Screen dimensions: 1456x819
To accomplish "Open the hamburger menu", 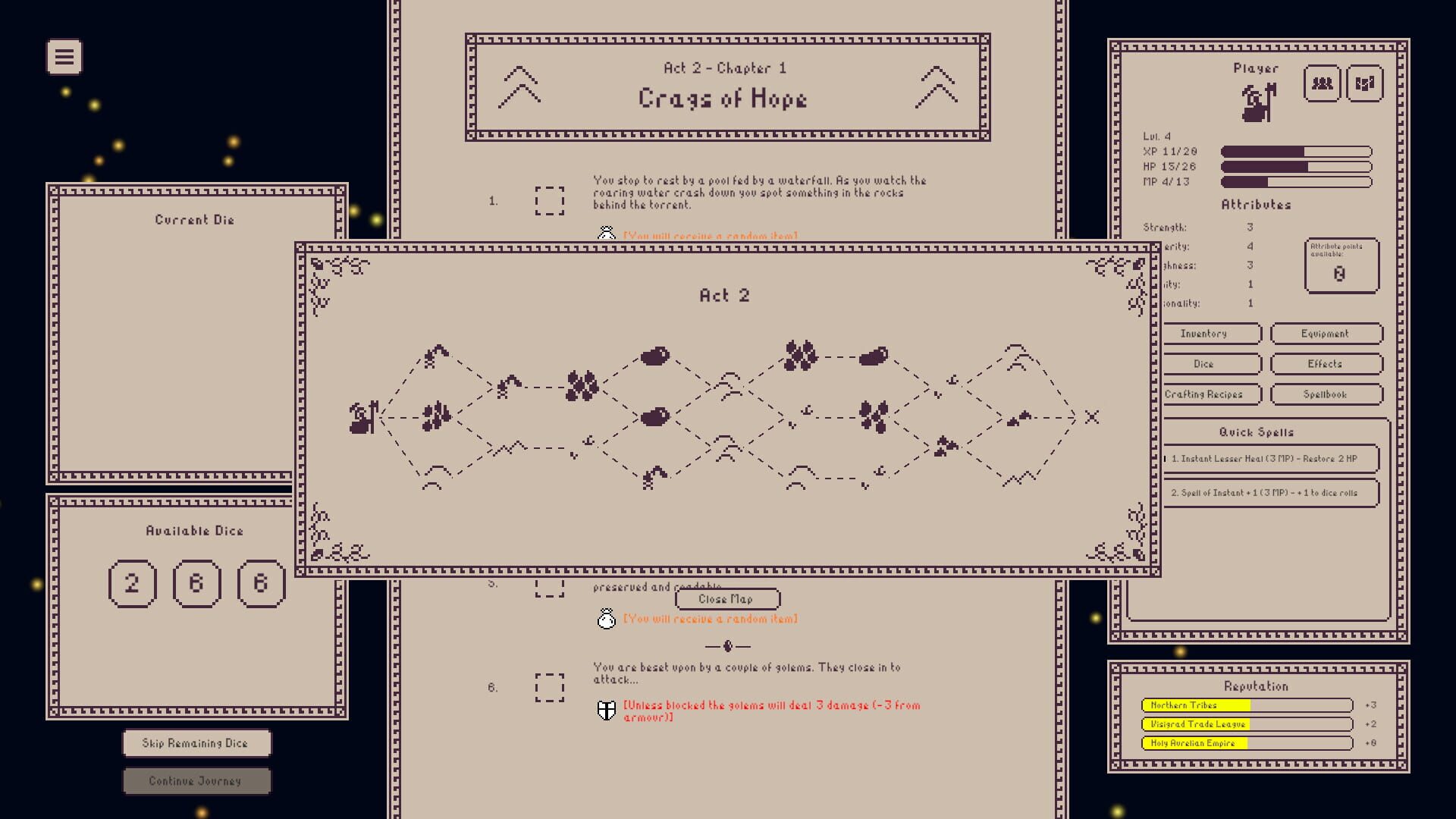I will pos(64,56).
